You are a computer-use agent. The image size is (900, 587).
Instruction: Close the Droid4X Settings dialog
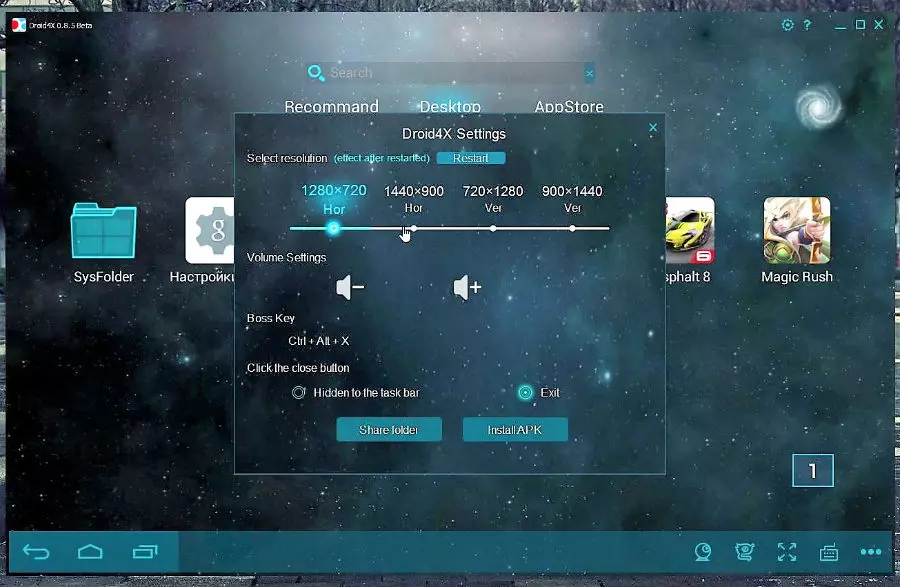coord(653,128)
